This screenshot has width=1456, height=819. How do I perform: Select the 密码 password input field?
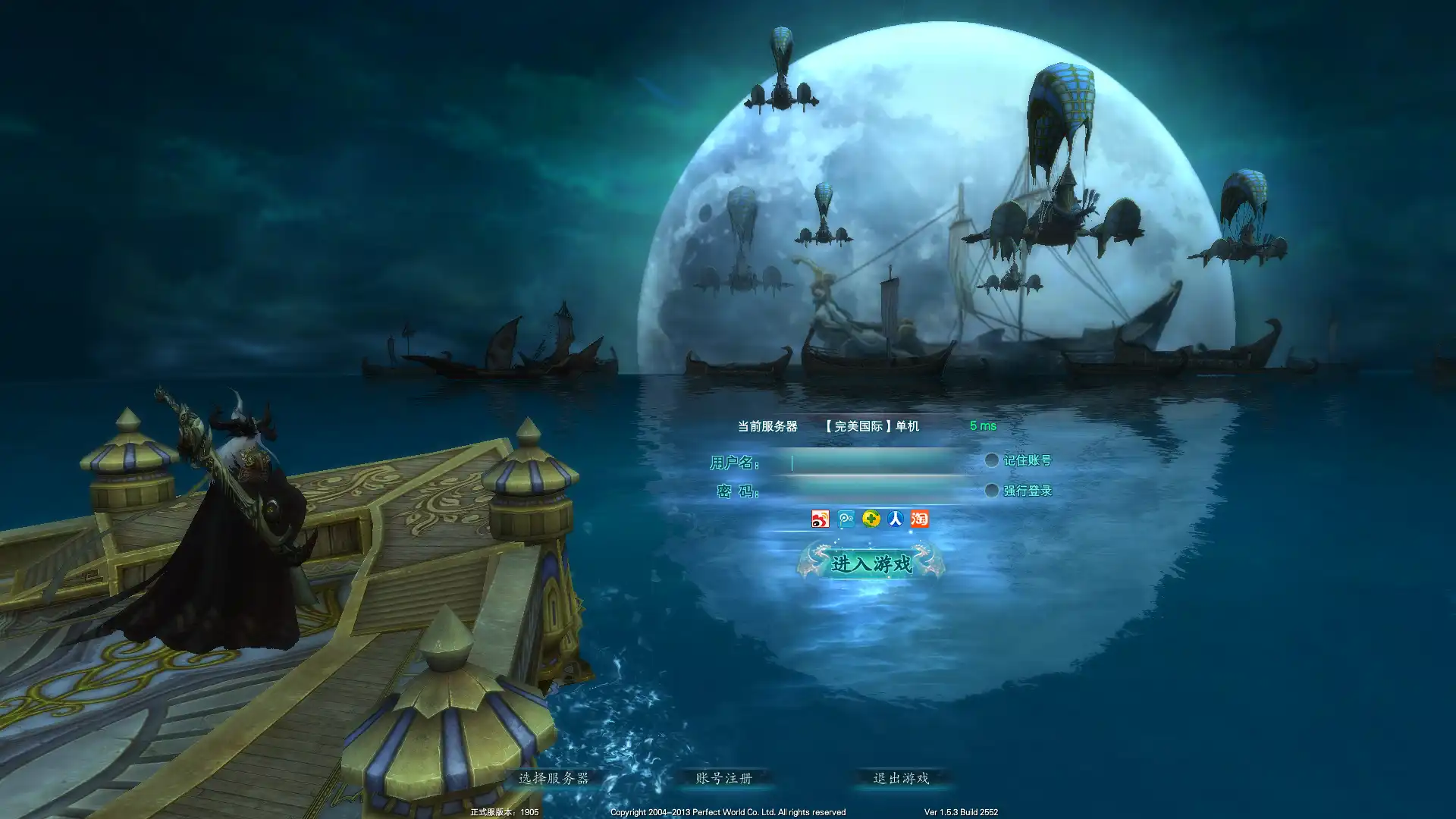coord(872,491)
